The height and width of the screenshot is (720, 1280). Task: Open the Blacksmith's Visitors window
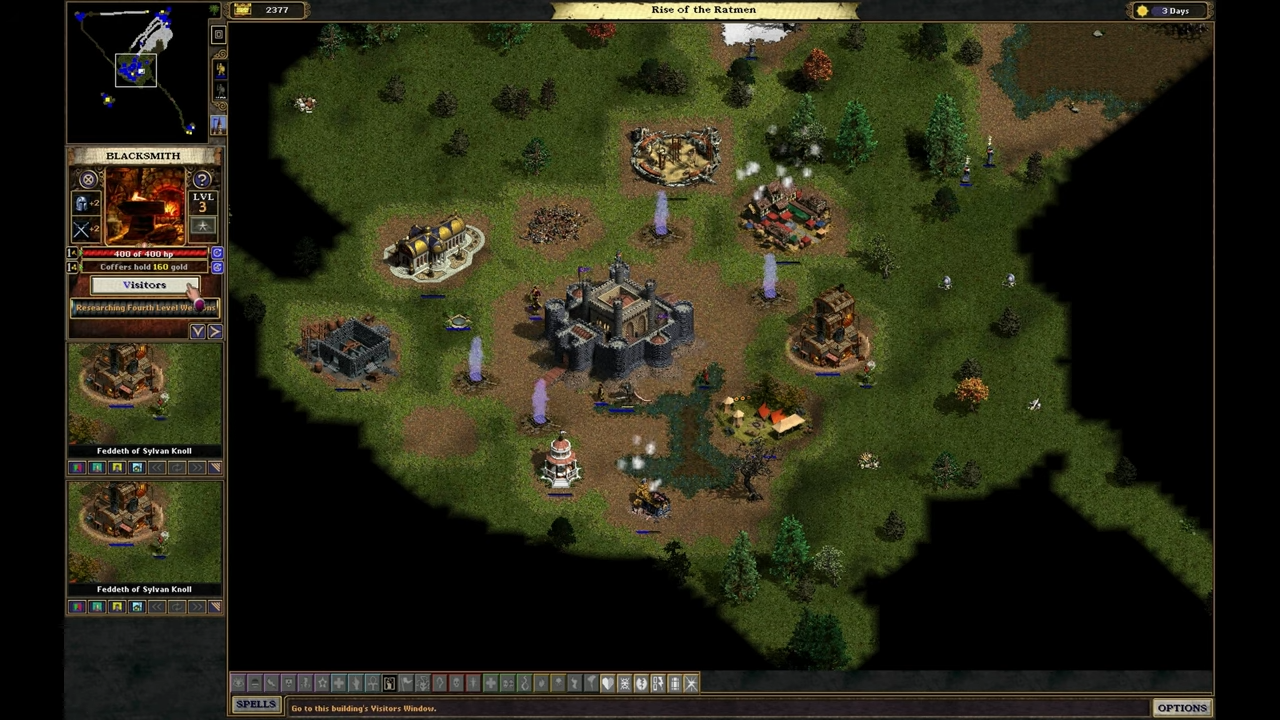coord(145,286)
